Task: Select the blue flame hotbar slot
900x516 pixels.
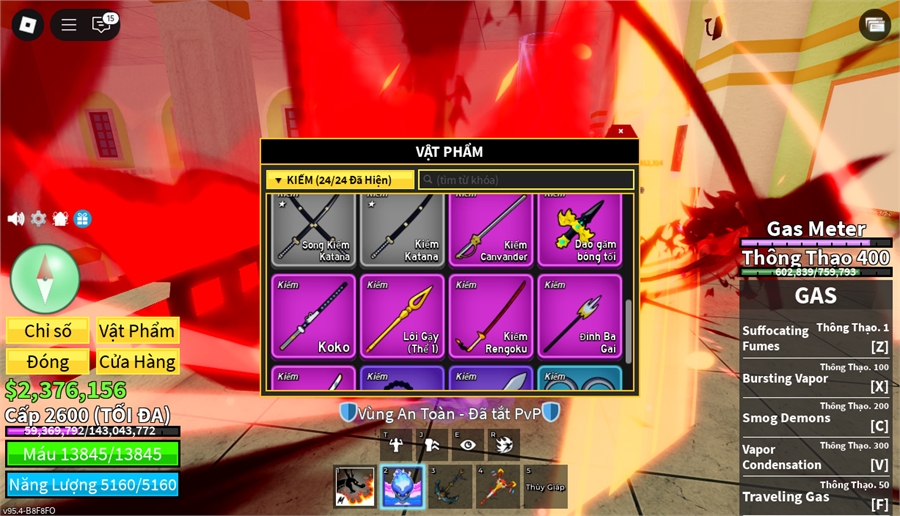Action: [402, 486]
